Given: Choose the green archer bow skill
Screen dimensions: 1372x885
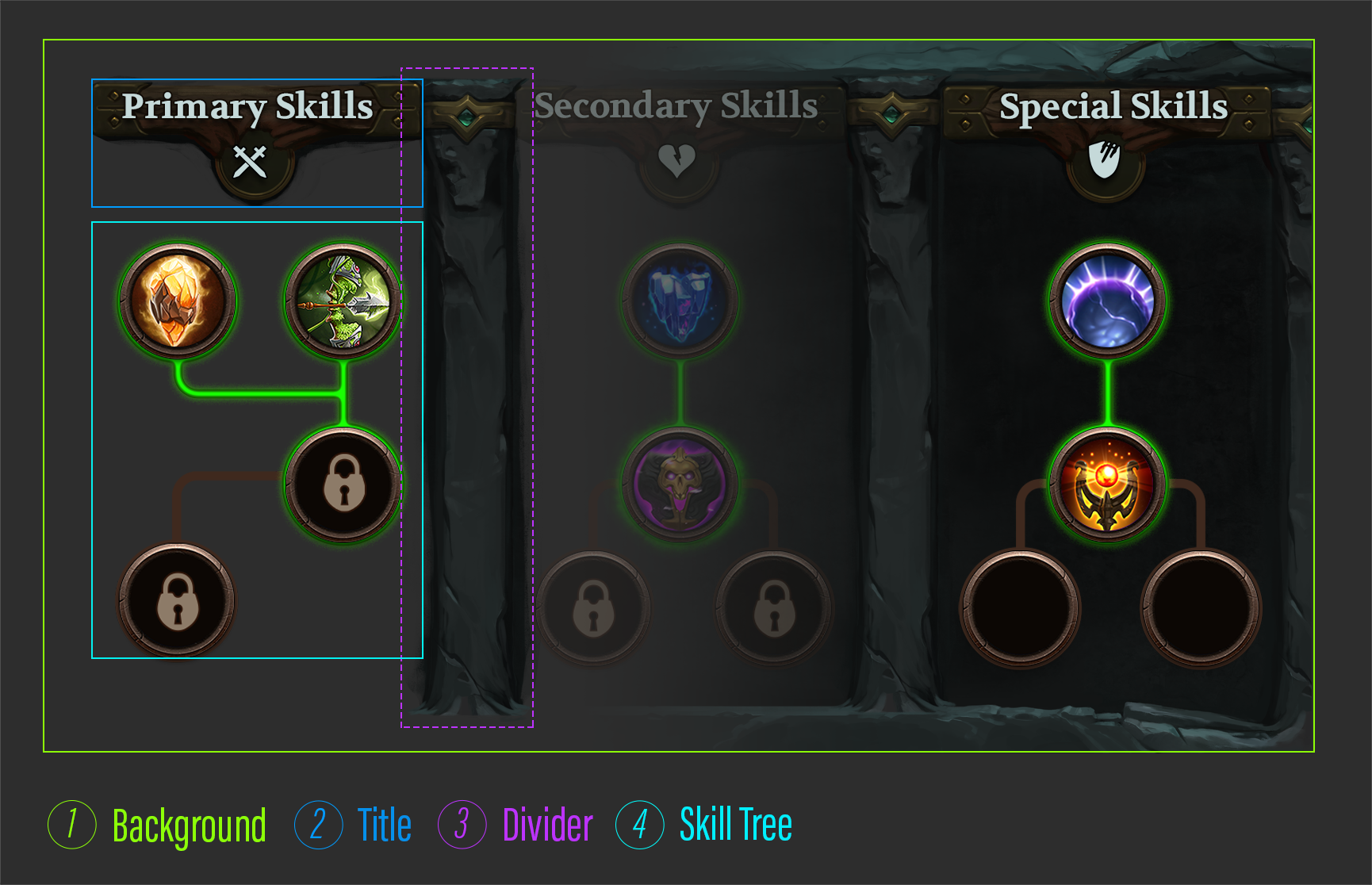Looking at the screenshot, I should pyautogui.click(x=343, y=301).
